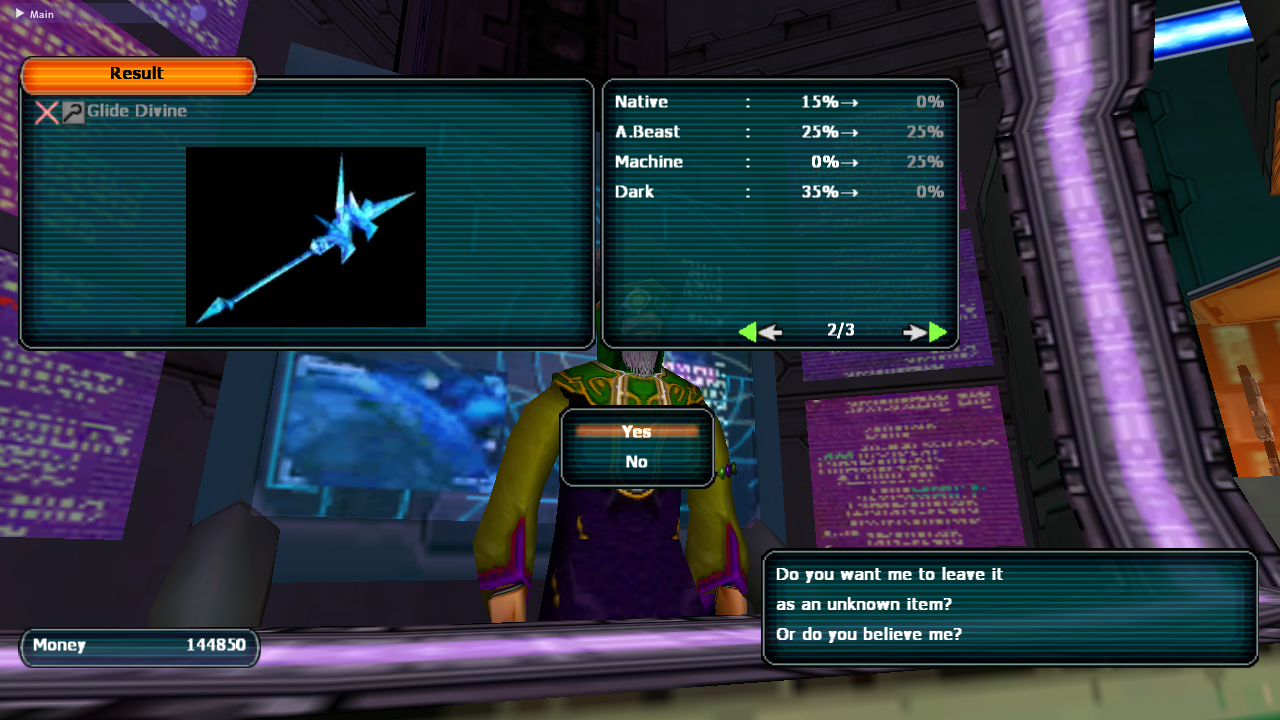Click the green right triangle to advance a page
1280x720 pixels.
(x=936, y=330)
